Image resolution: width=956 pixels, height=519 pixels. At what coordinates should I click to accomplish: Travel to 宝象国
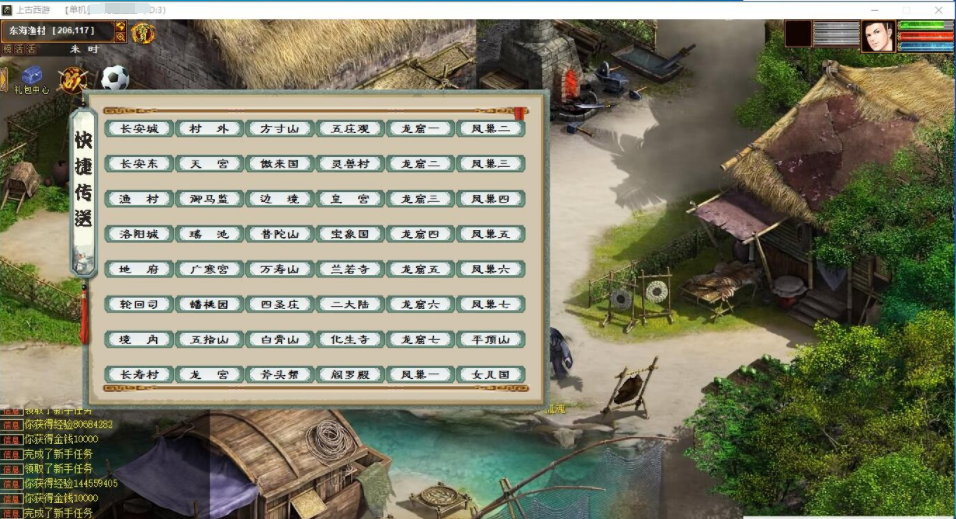point(350,234)
